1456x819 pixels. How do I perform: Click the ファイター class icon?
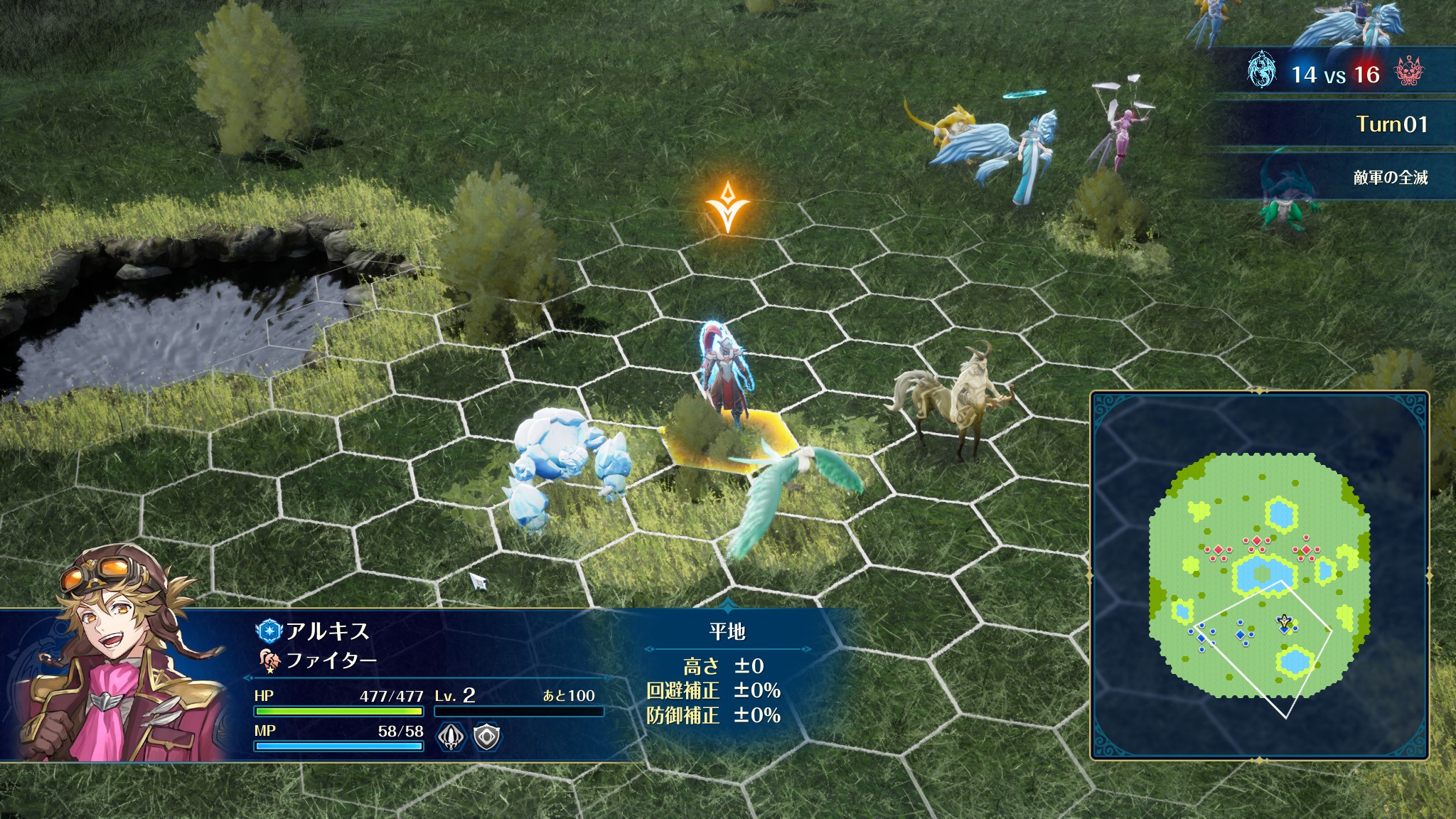coord(270,661)
